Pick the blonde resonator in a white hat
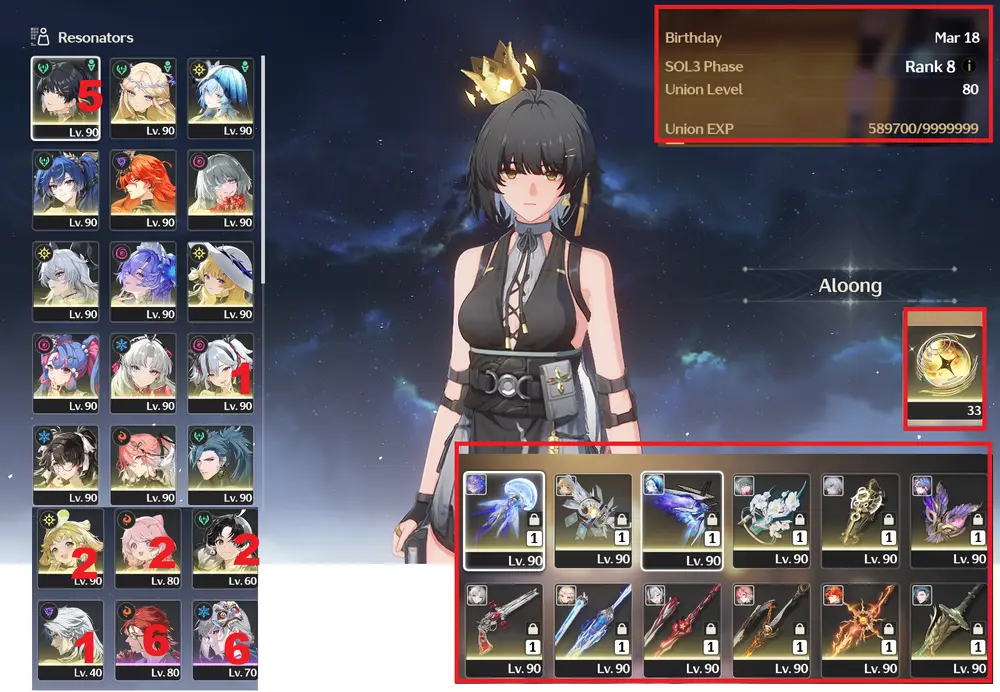This screenshot has width=1000, height=692. (x=220, y=281)
